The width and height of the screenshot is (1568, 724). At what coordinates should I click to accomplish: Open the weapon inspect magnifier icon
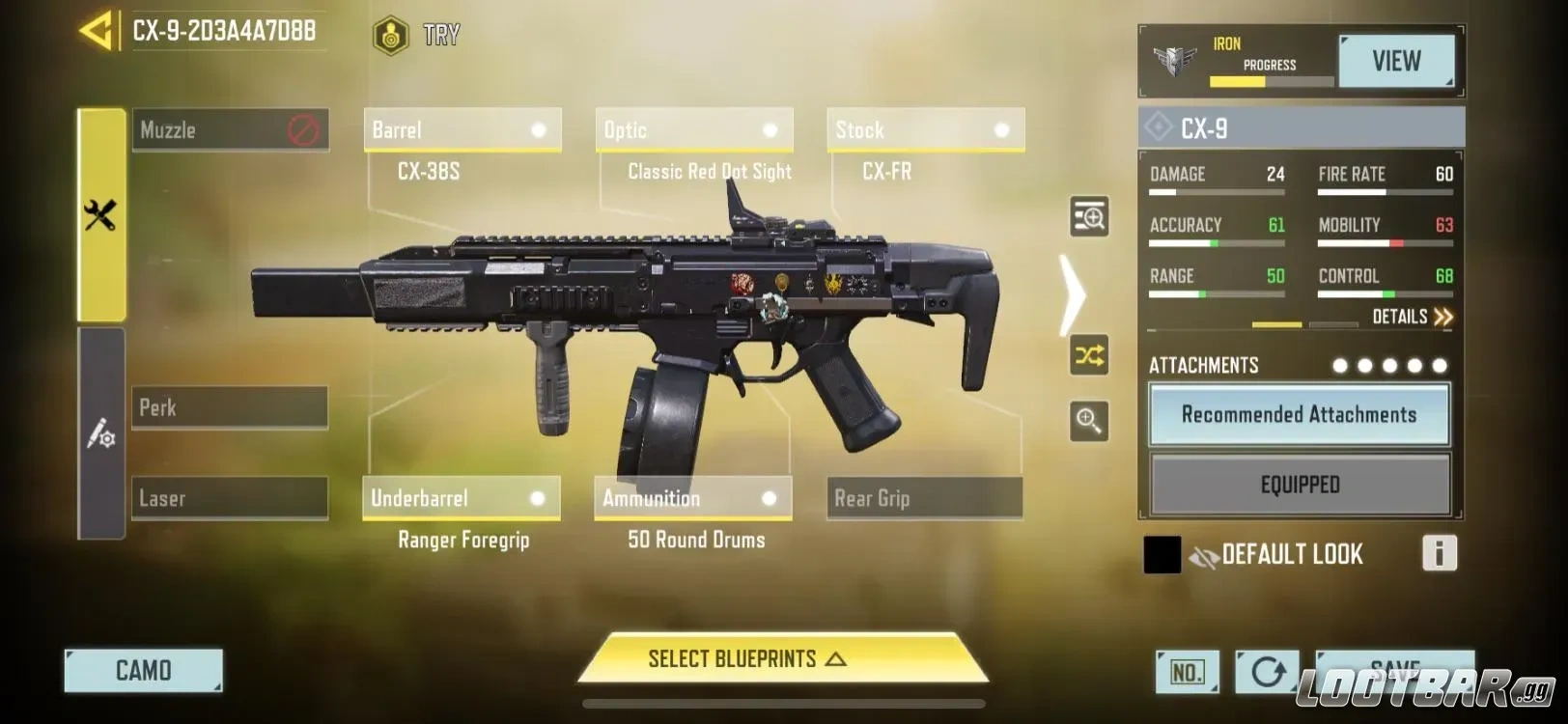tap(1089, 423)
